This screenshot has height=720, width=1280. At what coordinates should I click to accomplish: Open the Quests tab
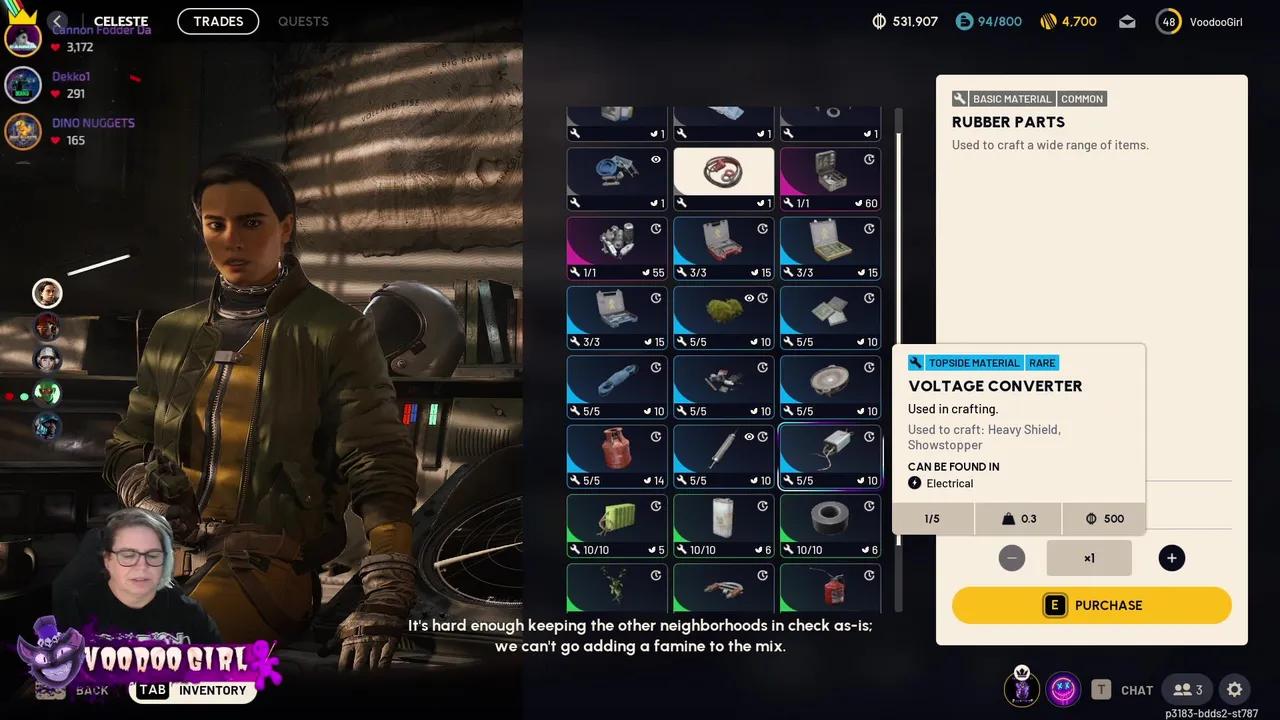[303, 21]
